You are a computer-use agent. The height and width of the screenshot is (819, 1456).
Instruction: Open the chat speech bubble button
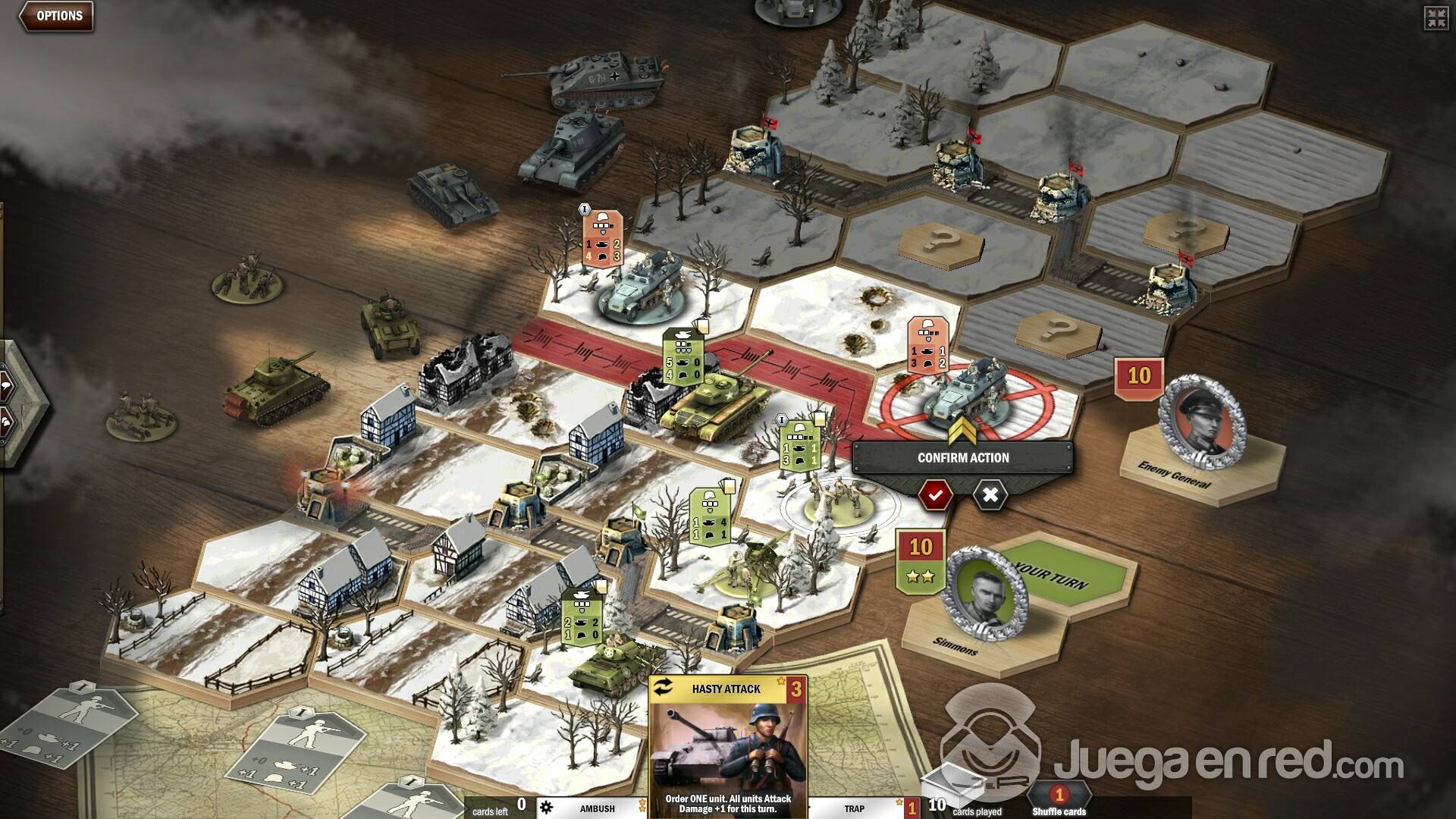(6, 387)
